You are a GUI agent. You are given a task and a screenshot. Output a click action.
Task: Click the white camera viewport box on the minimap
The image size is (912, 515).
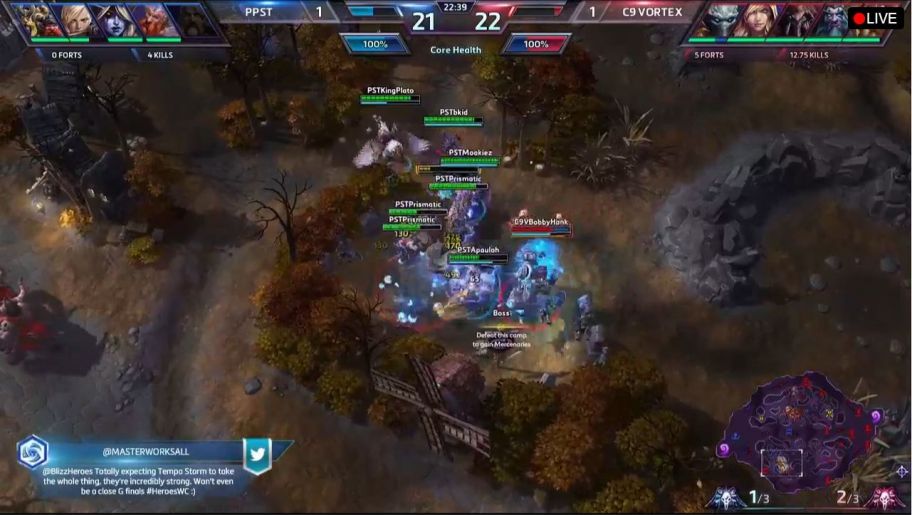pyautogui.click(x=780, y=463)
